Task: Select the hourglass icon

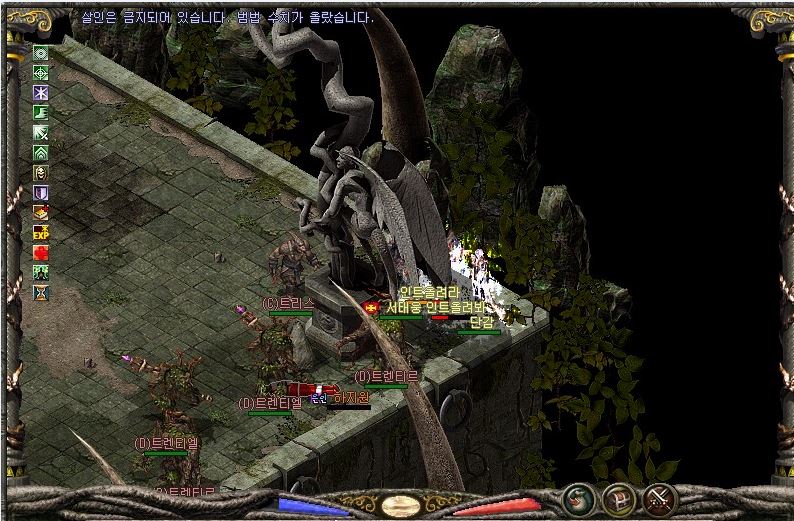Action: [x=41, y=293]
